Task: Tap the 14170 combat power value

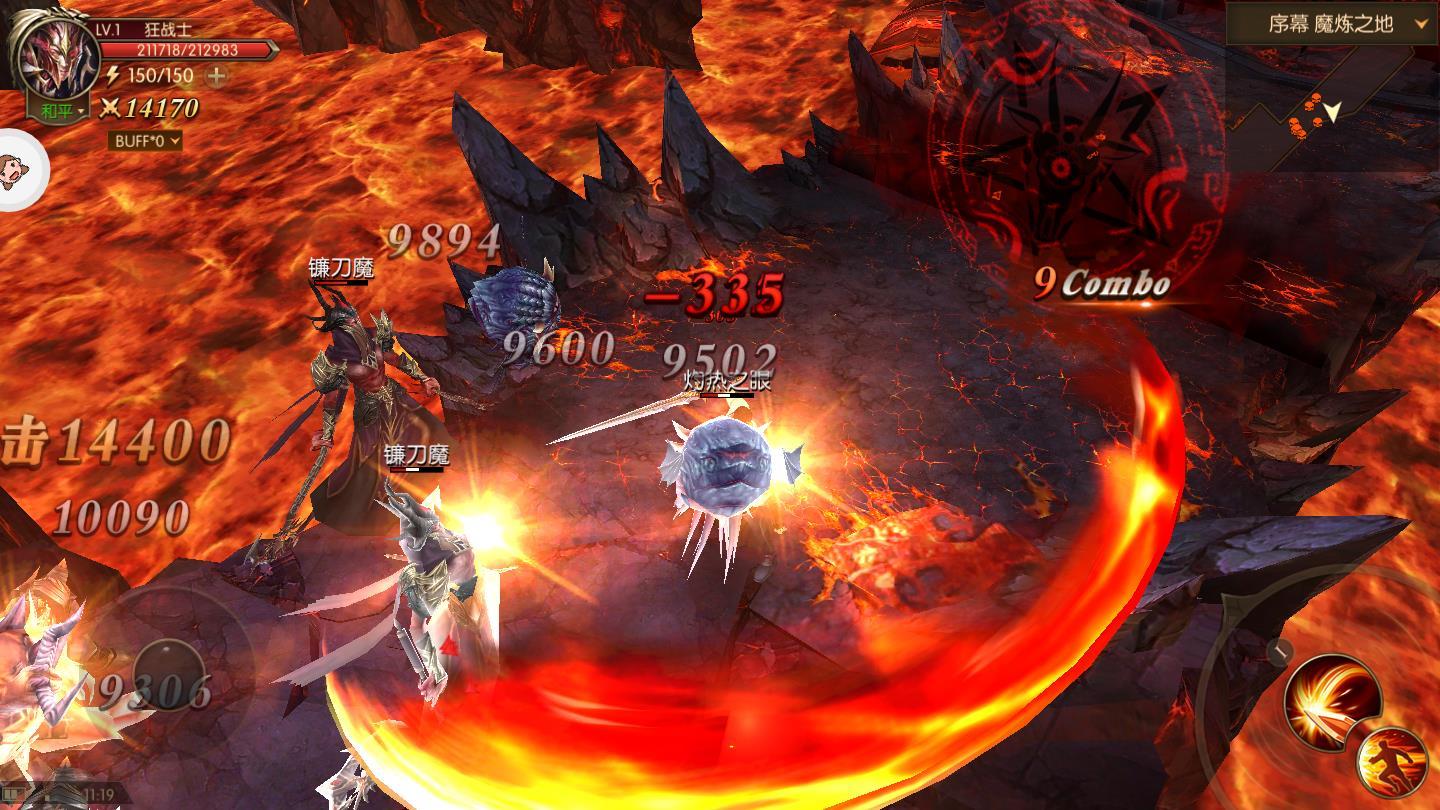Action: (160, 107)
